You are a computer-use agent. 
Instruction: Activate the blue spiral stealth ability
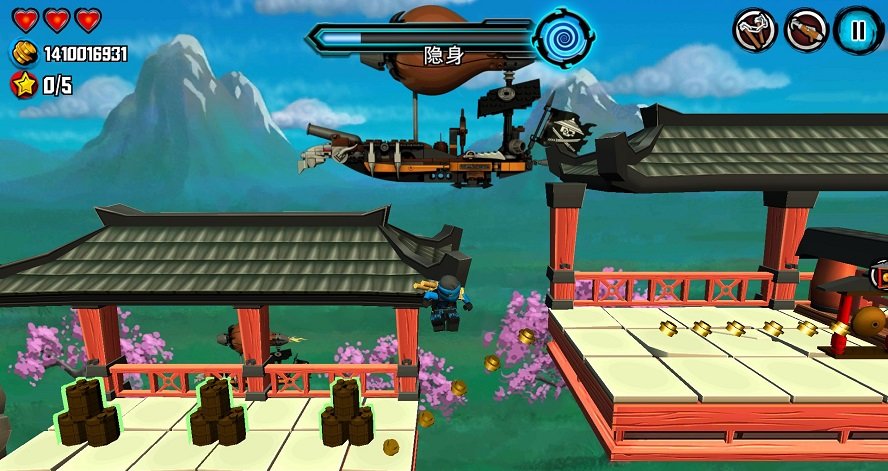click(x=563, y=39)
